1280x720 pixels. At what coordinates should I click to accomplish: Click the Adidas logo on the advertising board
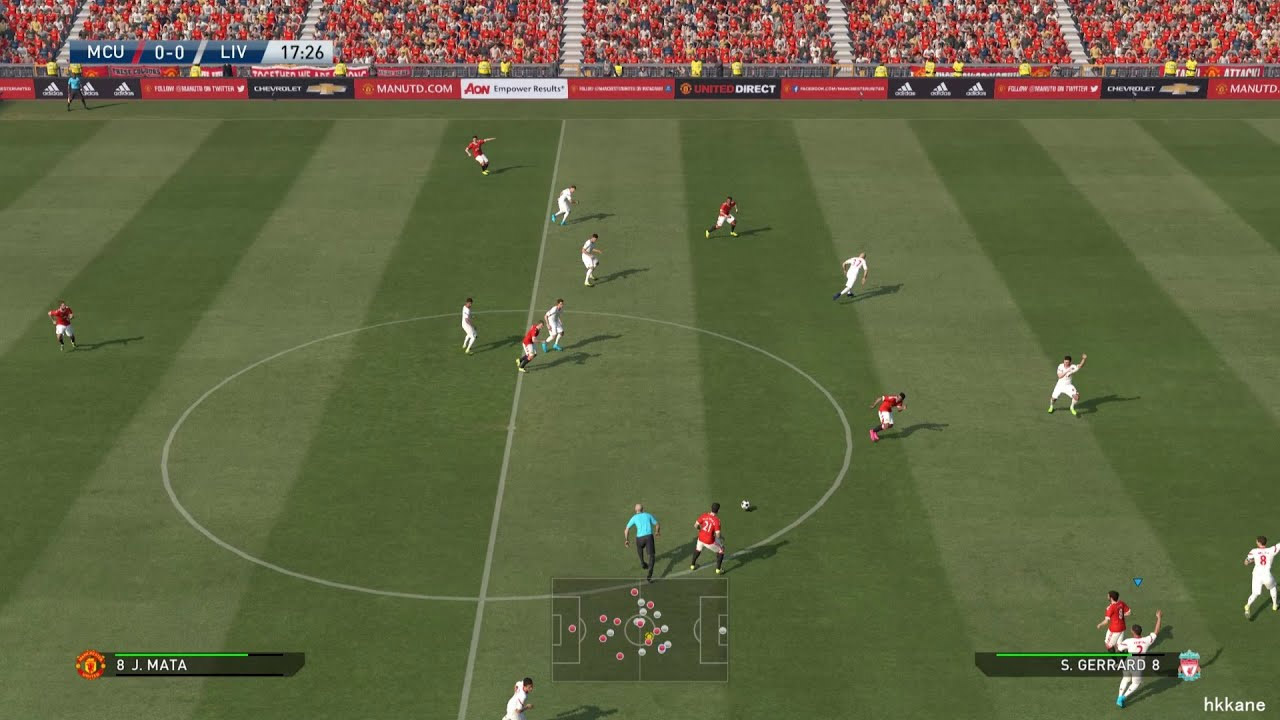click(123, 88)
